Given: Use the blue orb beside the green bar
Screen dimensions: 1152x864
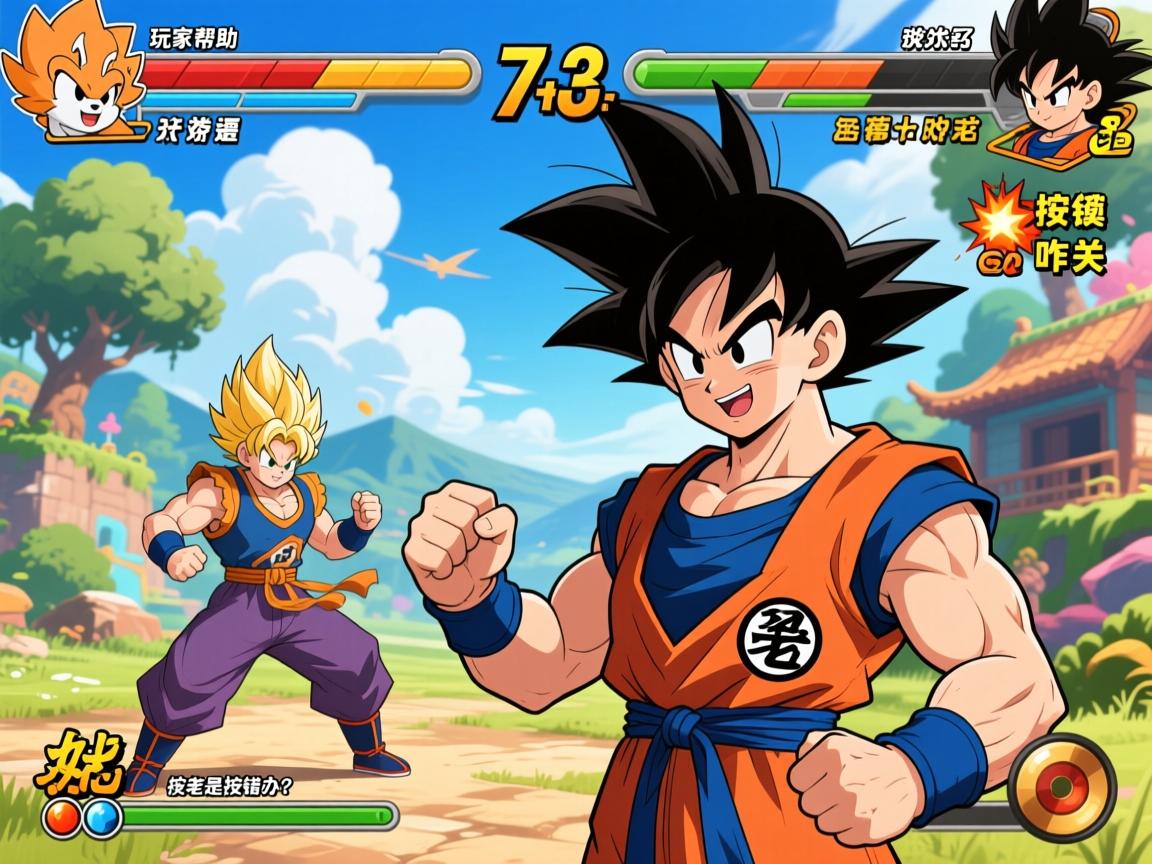Looking at the screenshot, I should click(x=102, y=818).
